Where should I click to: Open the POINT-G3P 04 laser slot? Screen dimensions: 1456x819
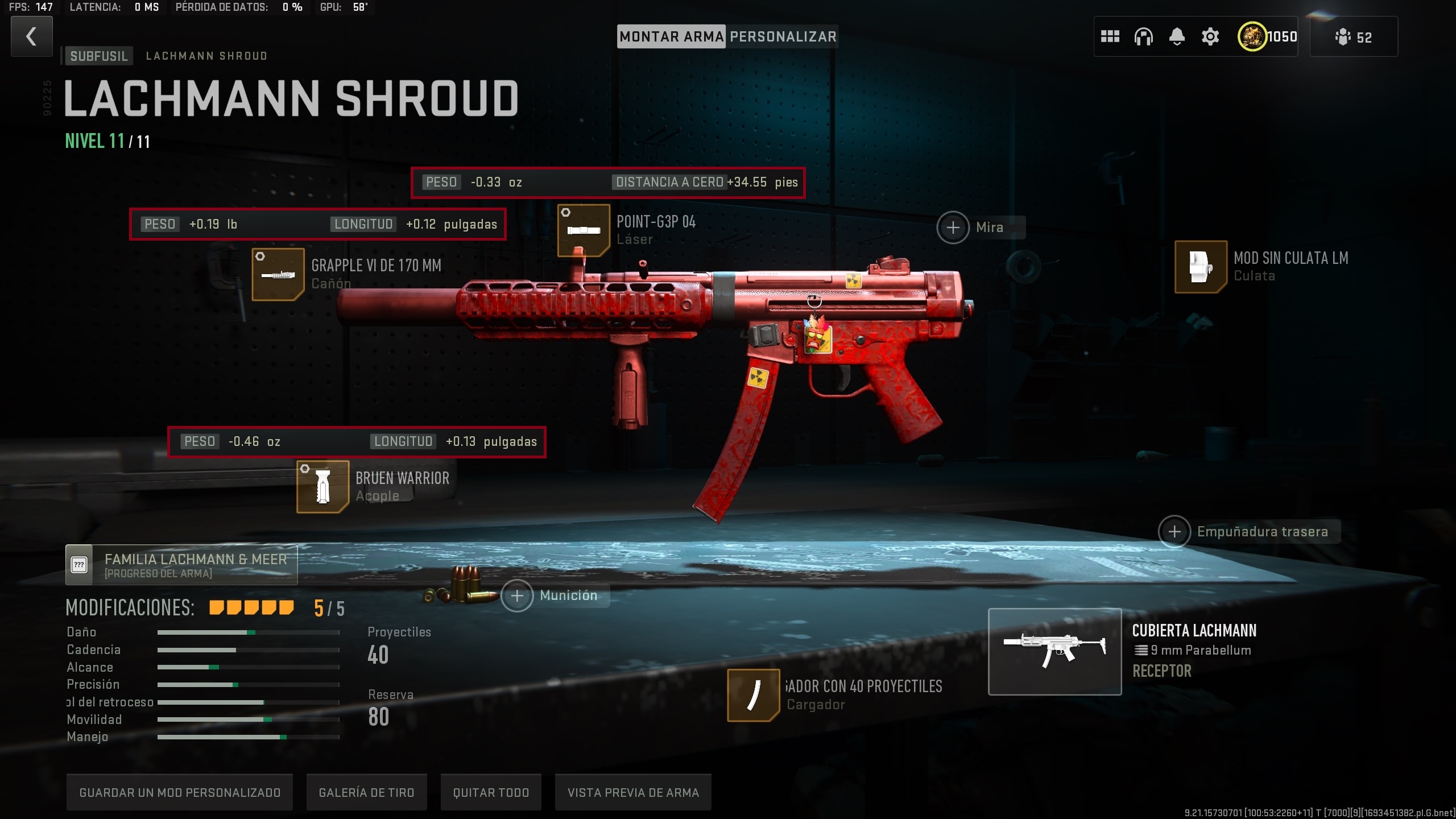(585, 231)
